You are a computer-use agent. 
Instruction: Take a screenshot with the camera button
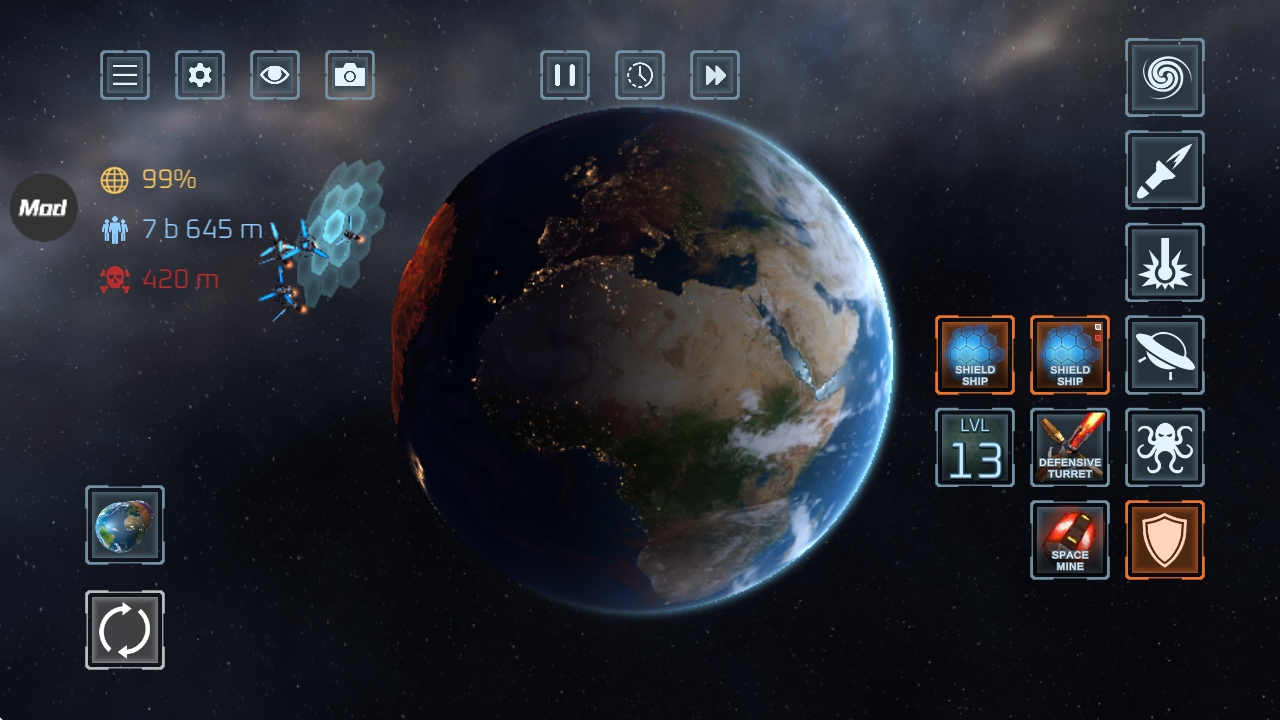(x=350, y=75)
